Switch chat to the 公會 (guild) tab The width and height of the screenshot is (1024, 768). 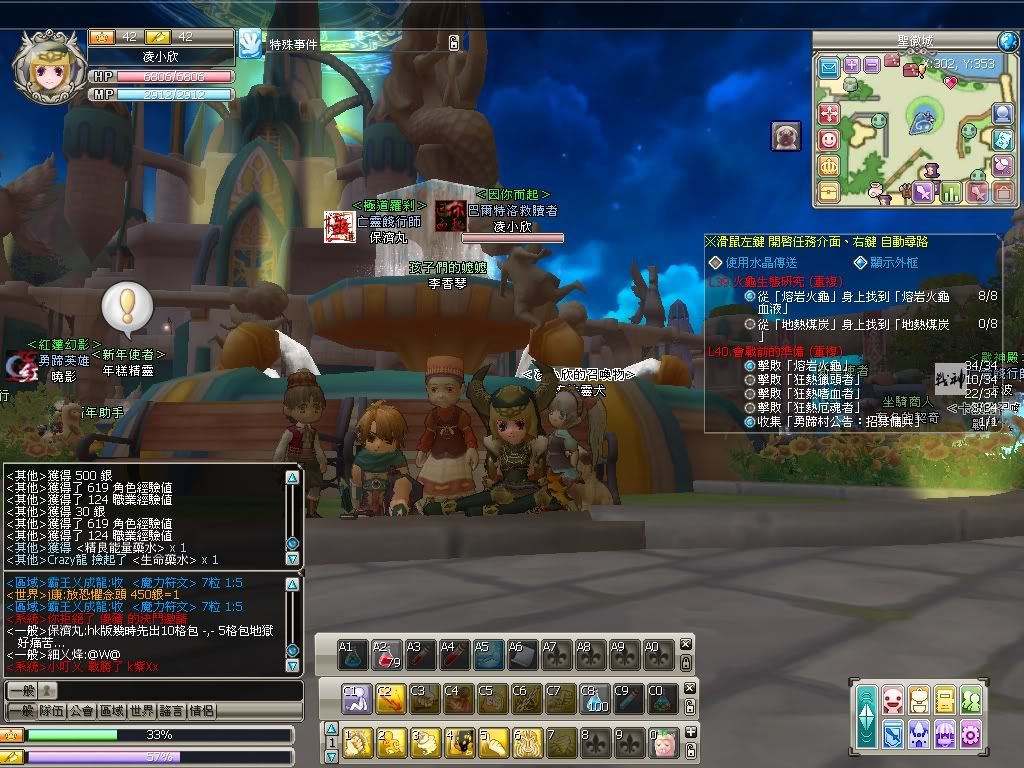tap(81, 711)
